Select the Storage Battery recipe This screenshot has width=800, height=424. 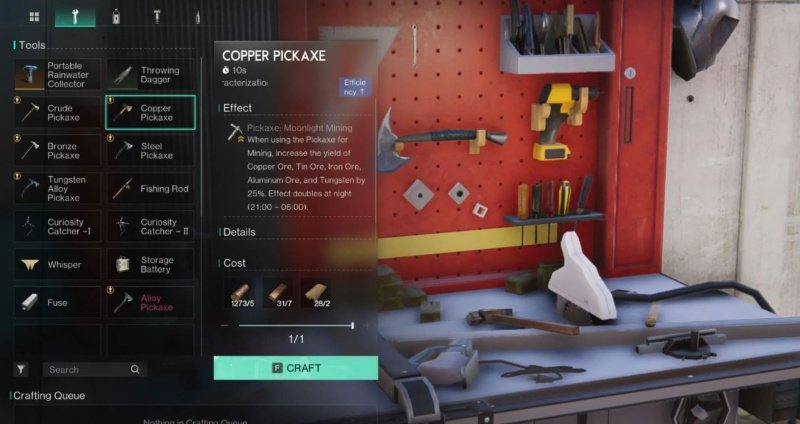tap(150, 264)
